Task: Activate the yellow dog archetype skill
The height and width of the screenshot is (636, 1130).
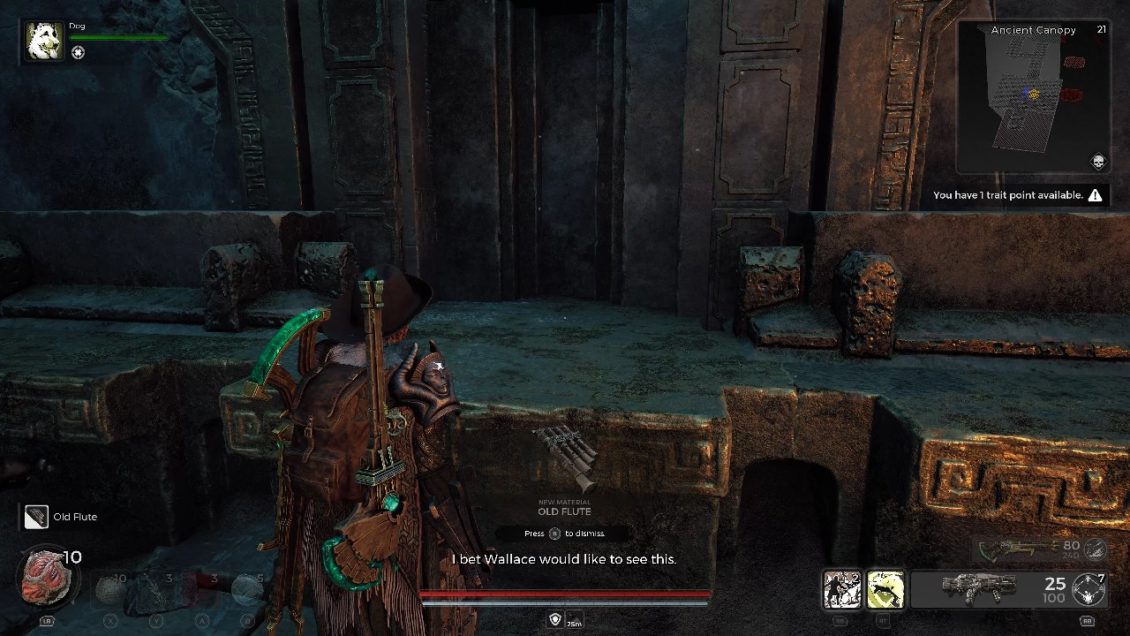Action: click(885, 588)
